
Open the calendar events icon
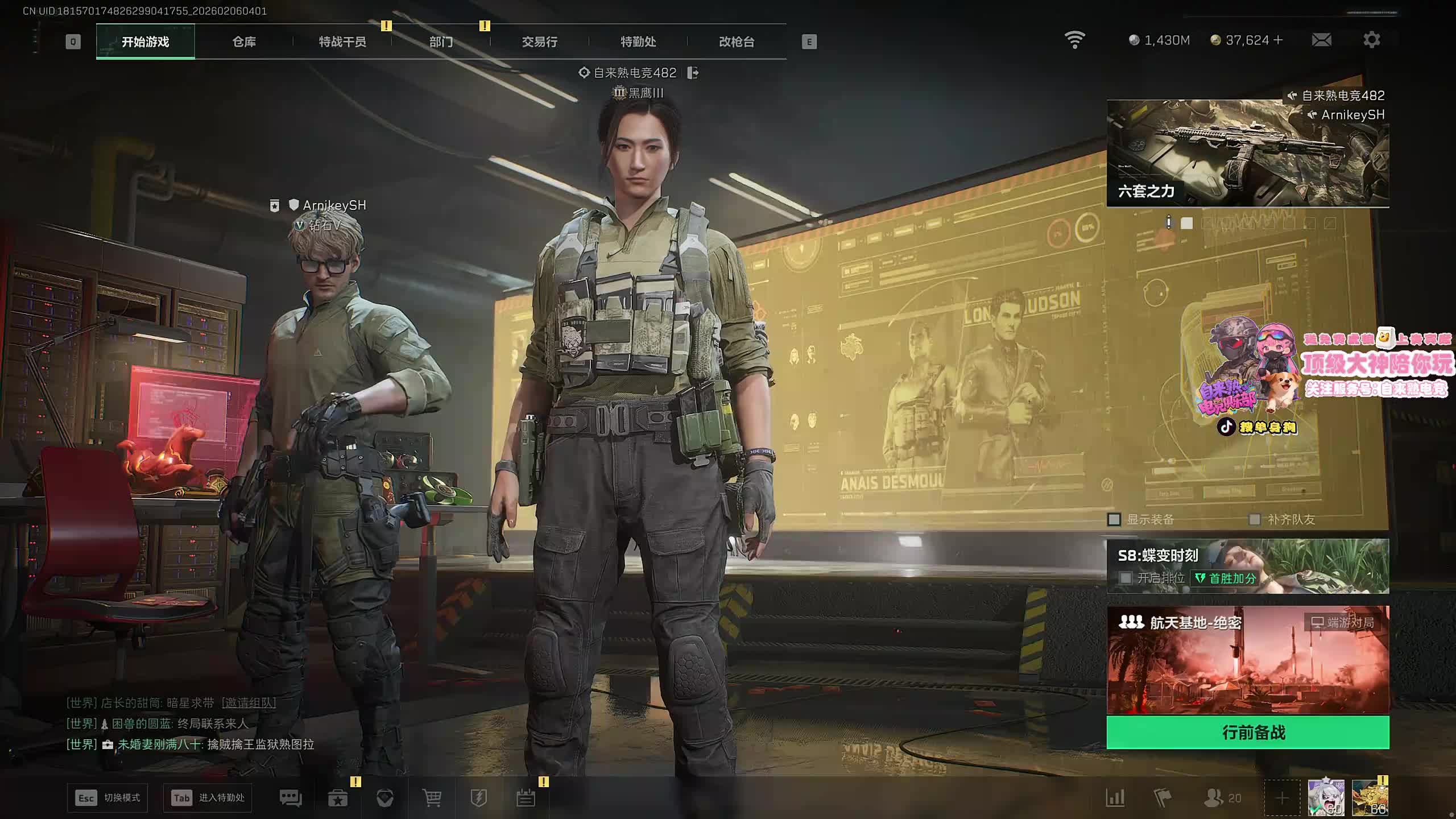pos(526,798)
